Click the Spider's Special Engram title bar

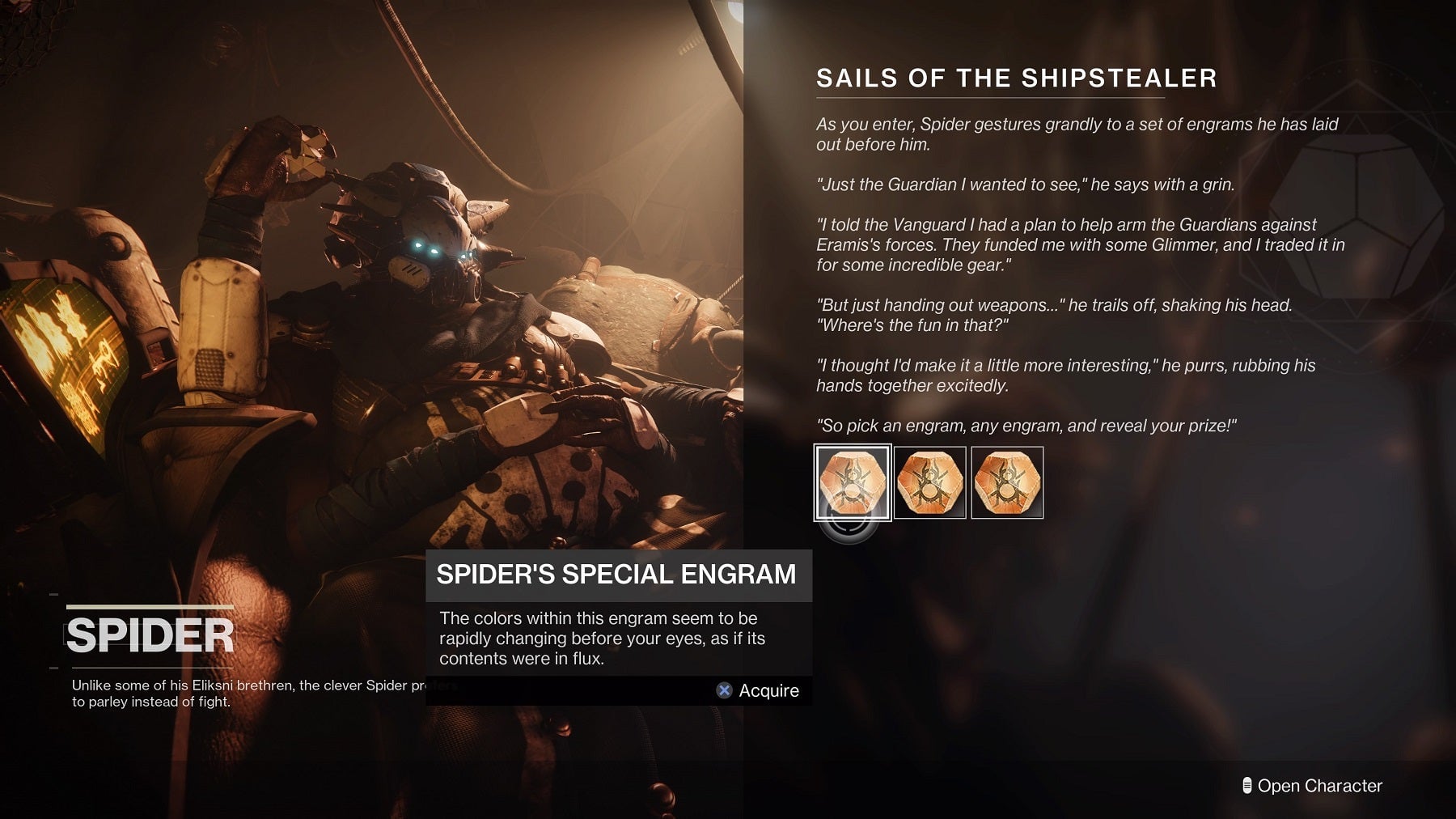(618, 575)
